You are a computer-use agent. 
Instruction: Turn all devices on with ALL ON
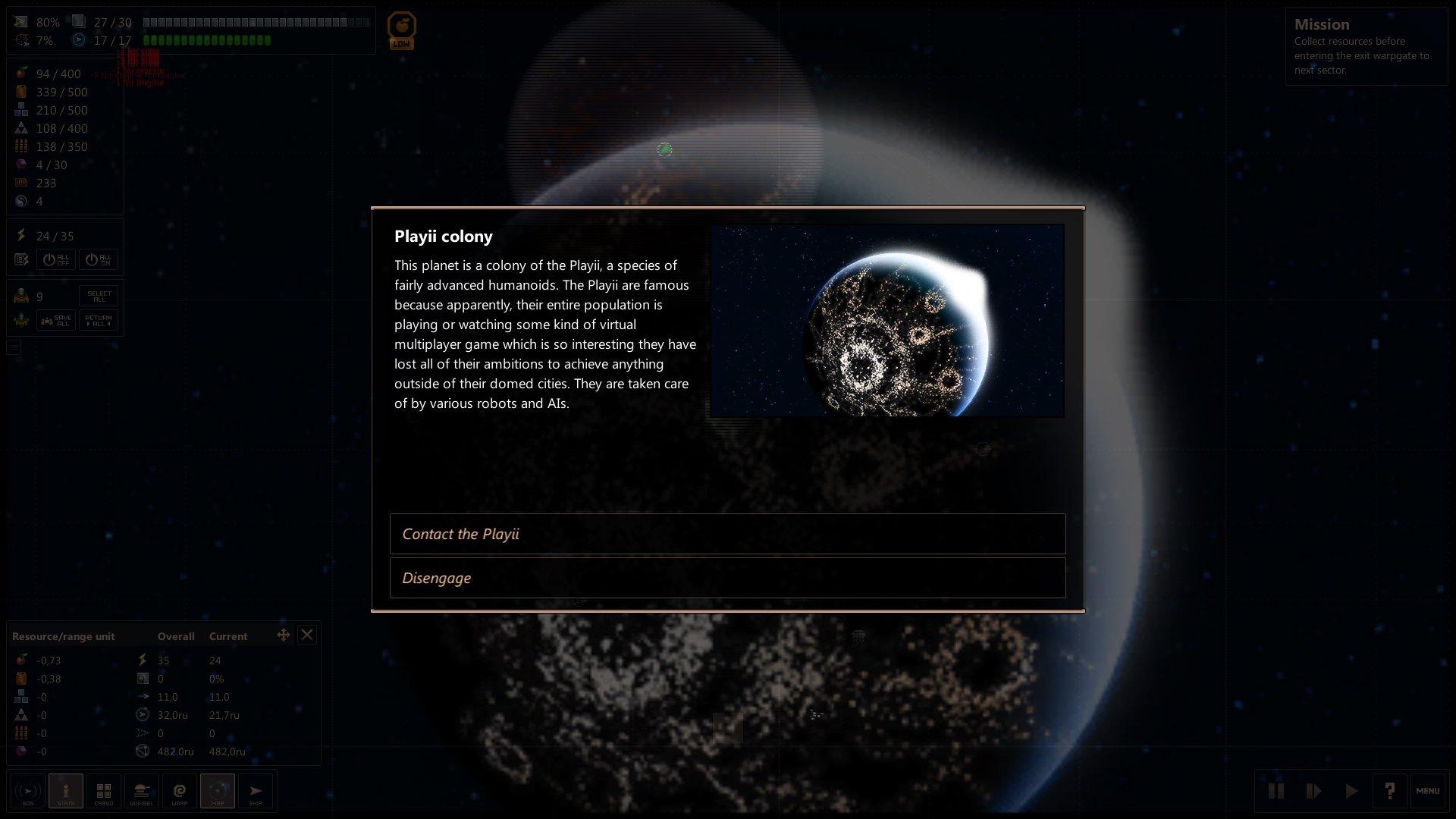98,259
